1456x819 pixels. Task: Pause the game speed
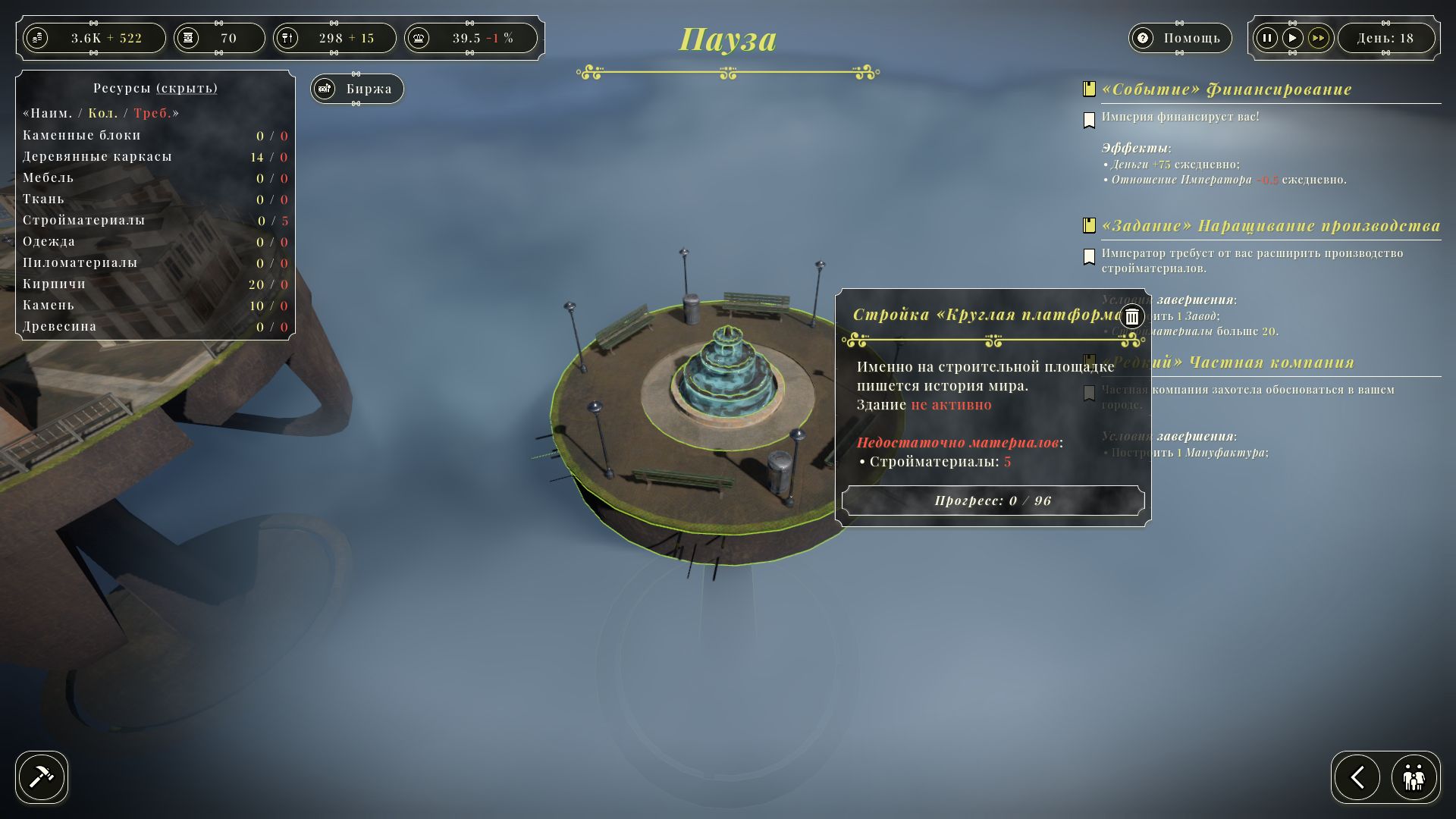1266,38
